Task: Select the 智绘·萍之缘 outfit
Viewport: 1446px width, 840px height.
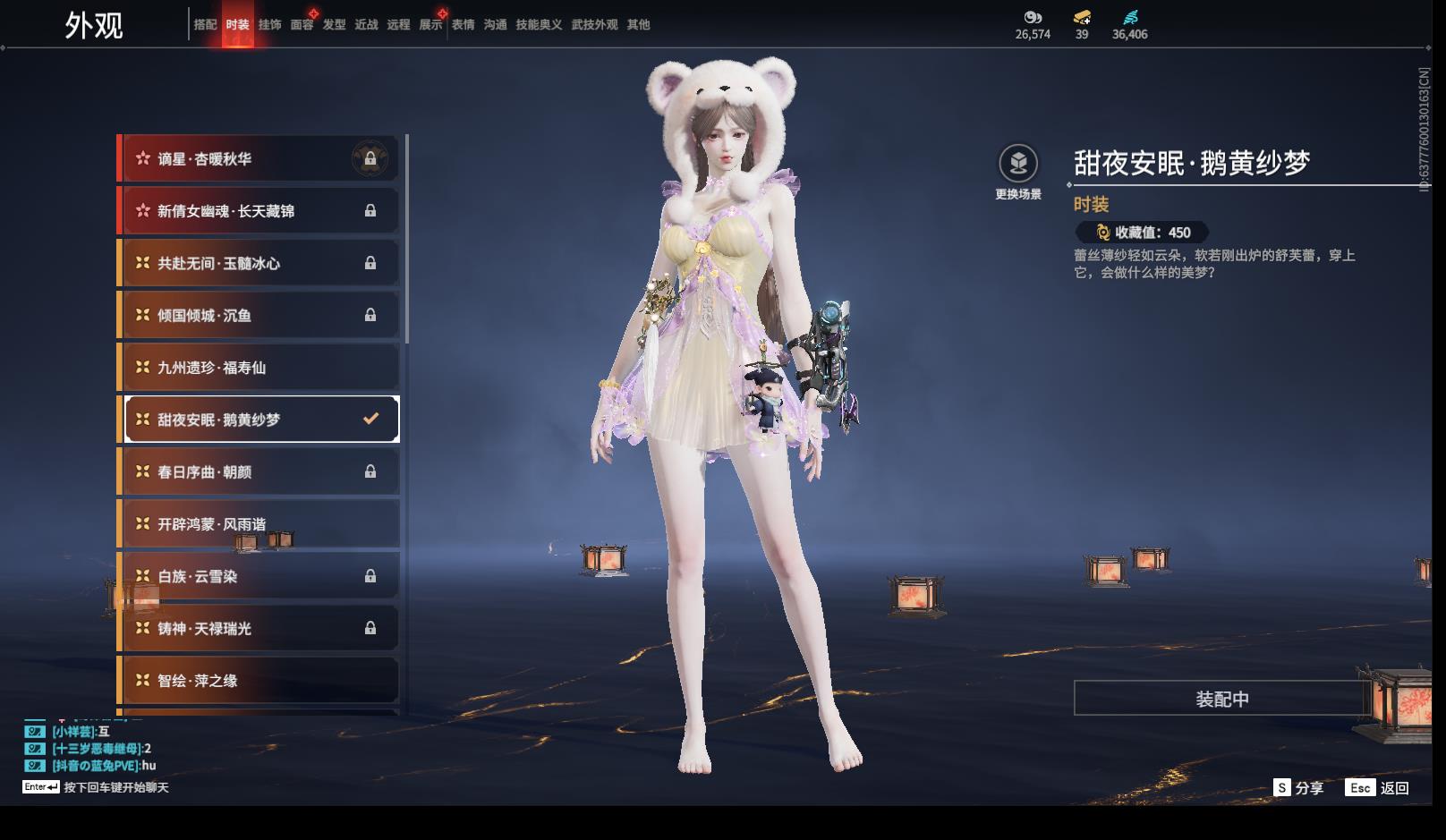Action: coord(259,681)
